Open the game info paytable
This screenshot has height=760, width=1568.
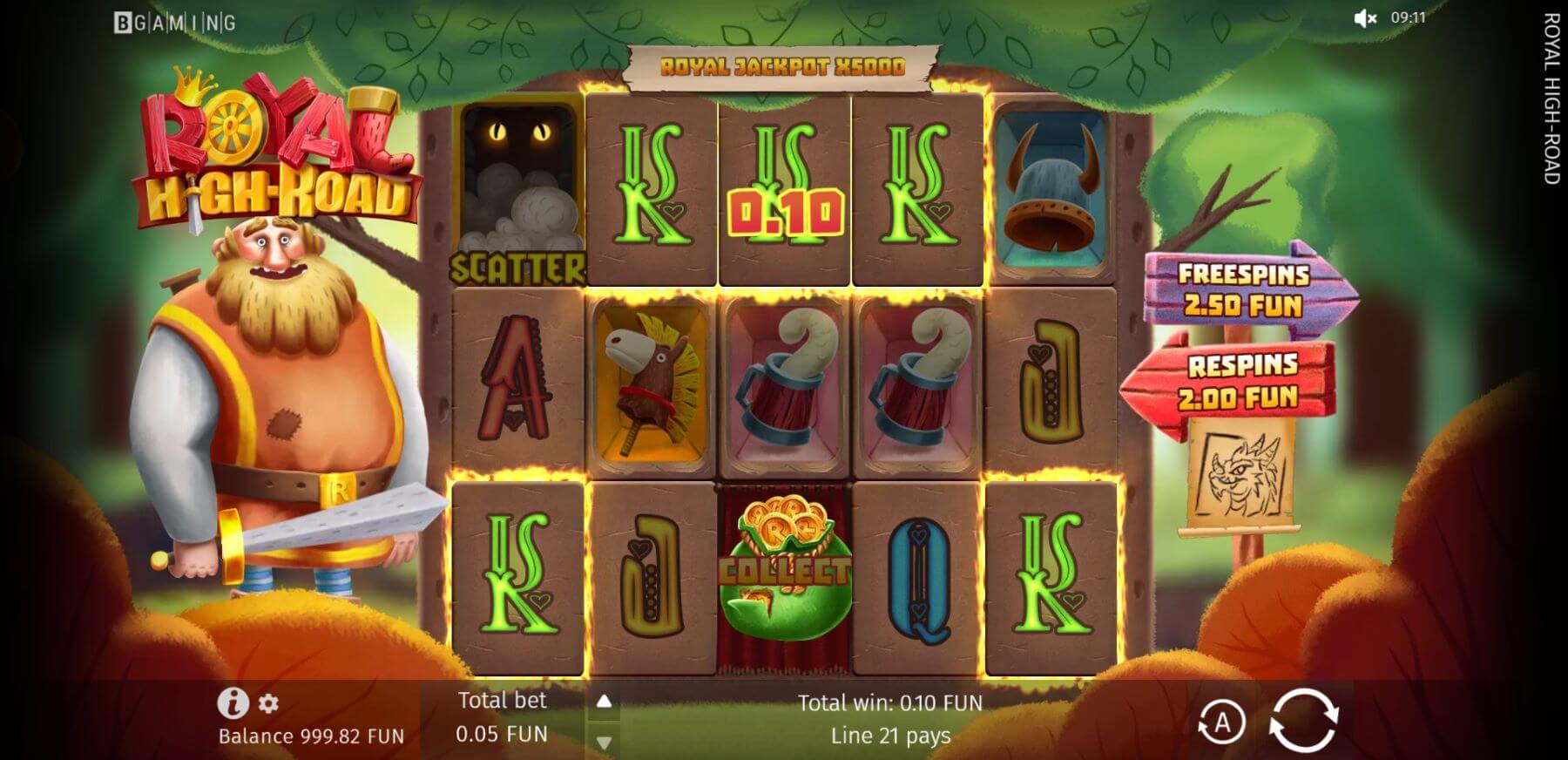coord(233,702)
